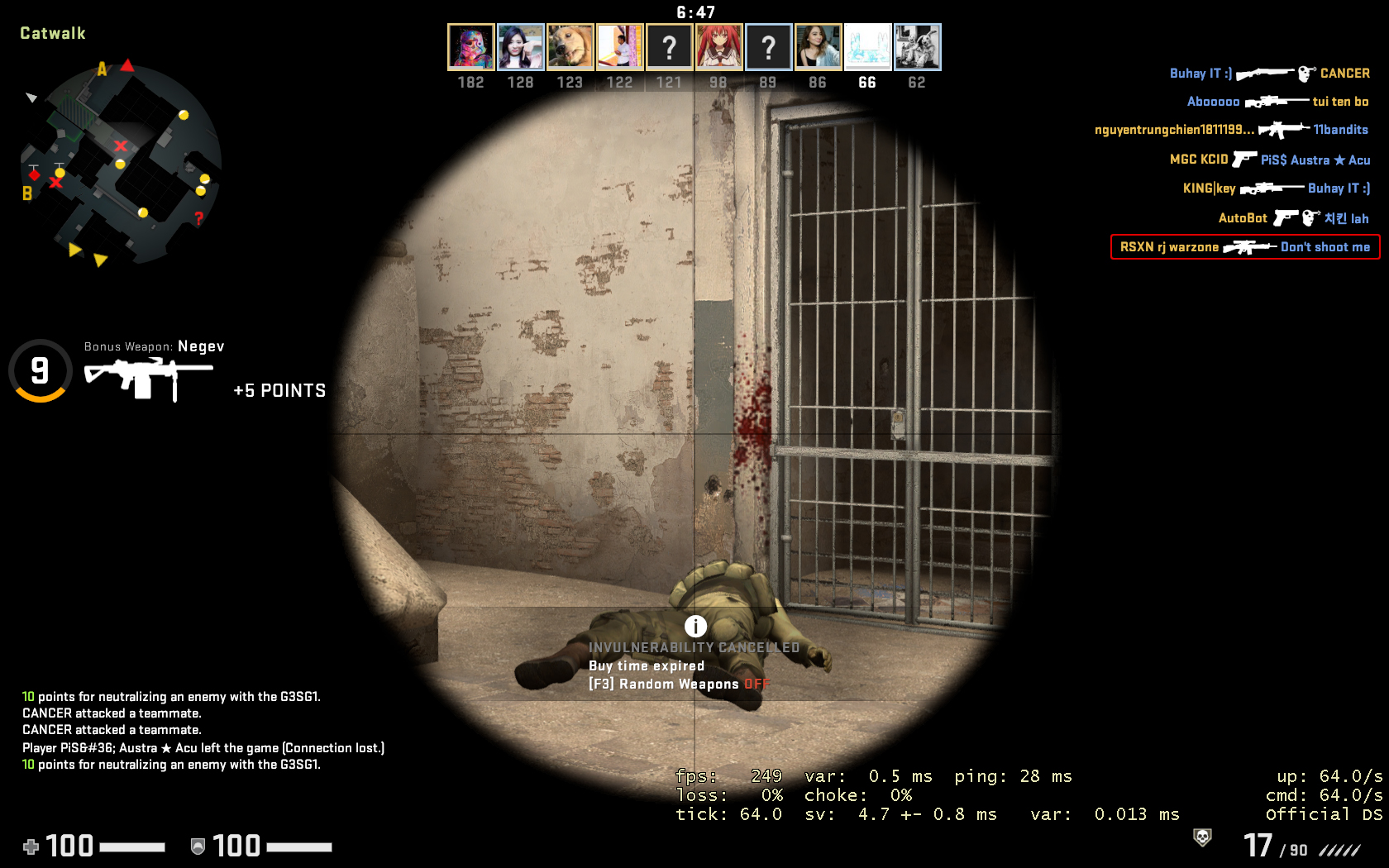Click the bonus weapon countdown circle
Viewport: 1389px width, 868px height.
(40, 370)
